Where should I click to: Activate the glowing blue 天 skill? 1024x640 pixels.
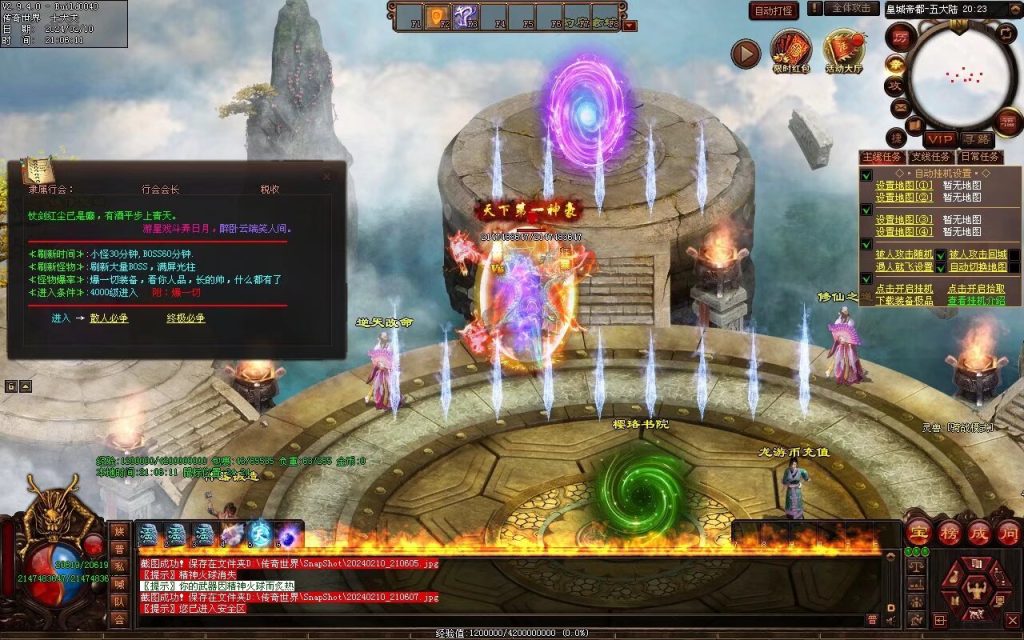click(x=260, y=534)
